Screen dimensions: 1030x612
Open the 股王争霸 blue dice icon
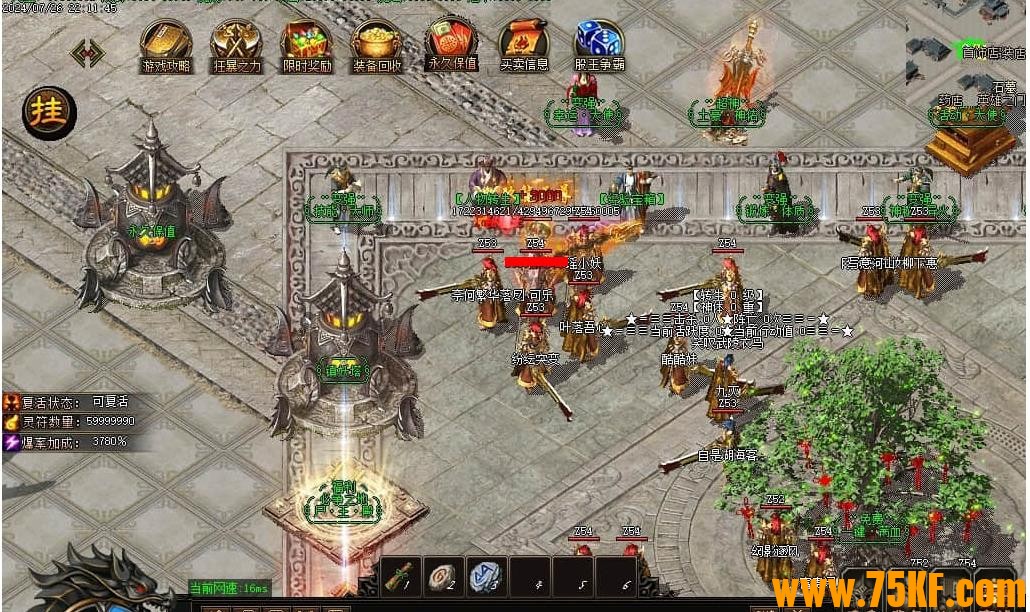[599, 44]
